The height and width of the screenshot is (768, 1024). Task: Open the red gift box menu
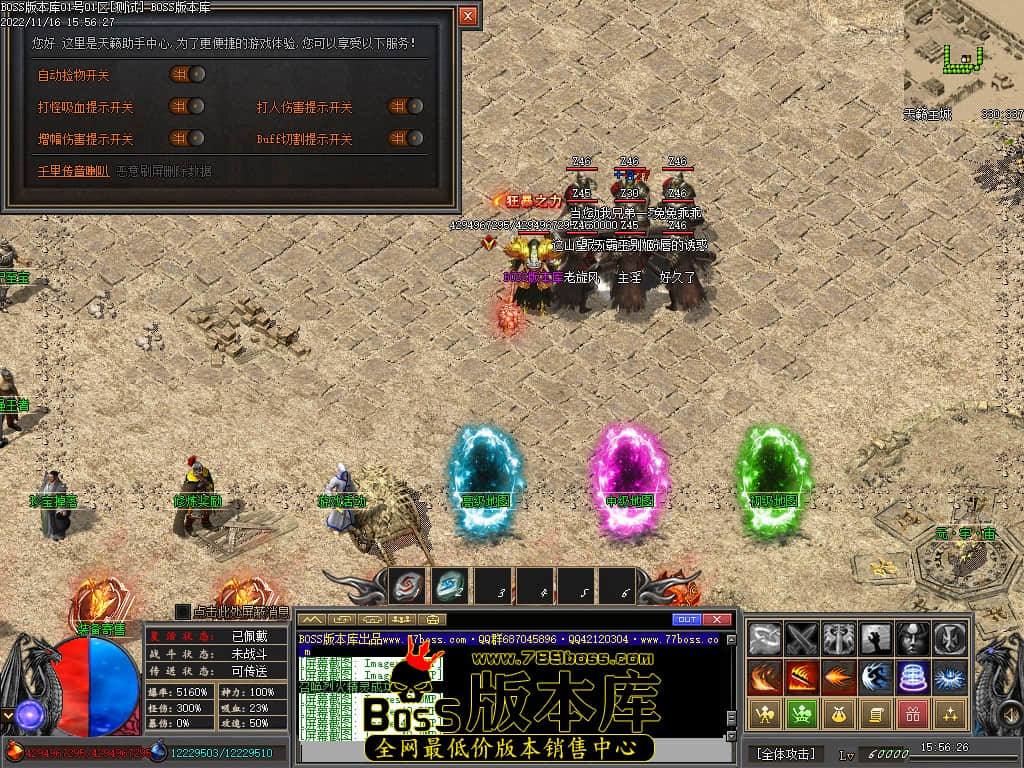pyautogui.click(x=913, y=714)
